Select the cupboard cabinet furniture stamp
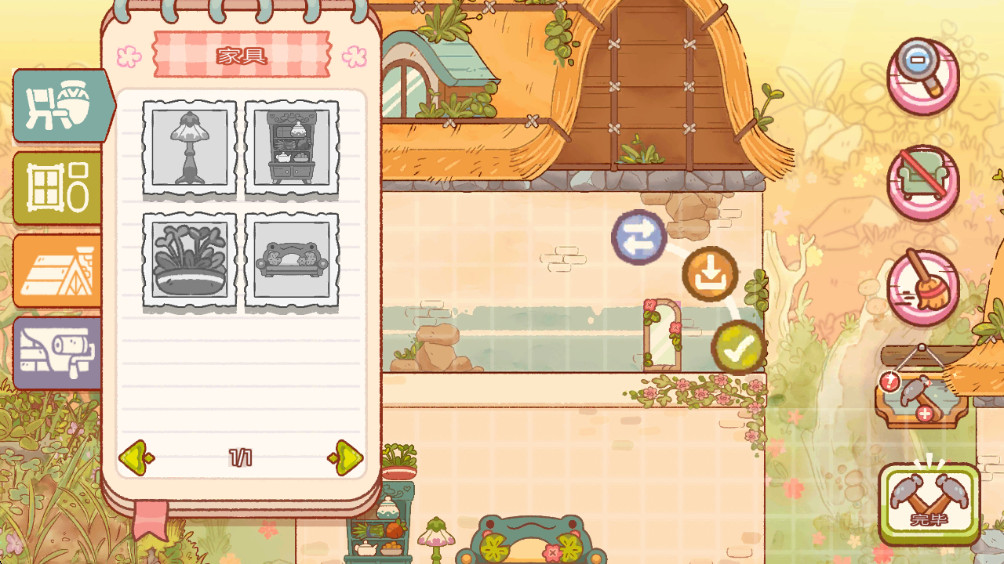Image resolution: width=1004 pixels, height=564 pixels. point(292,147)
